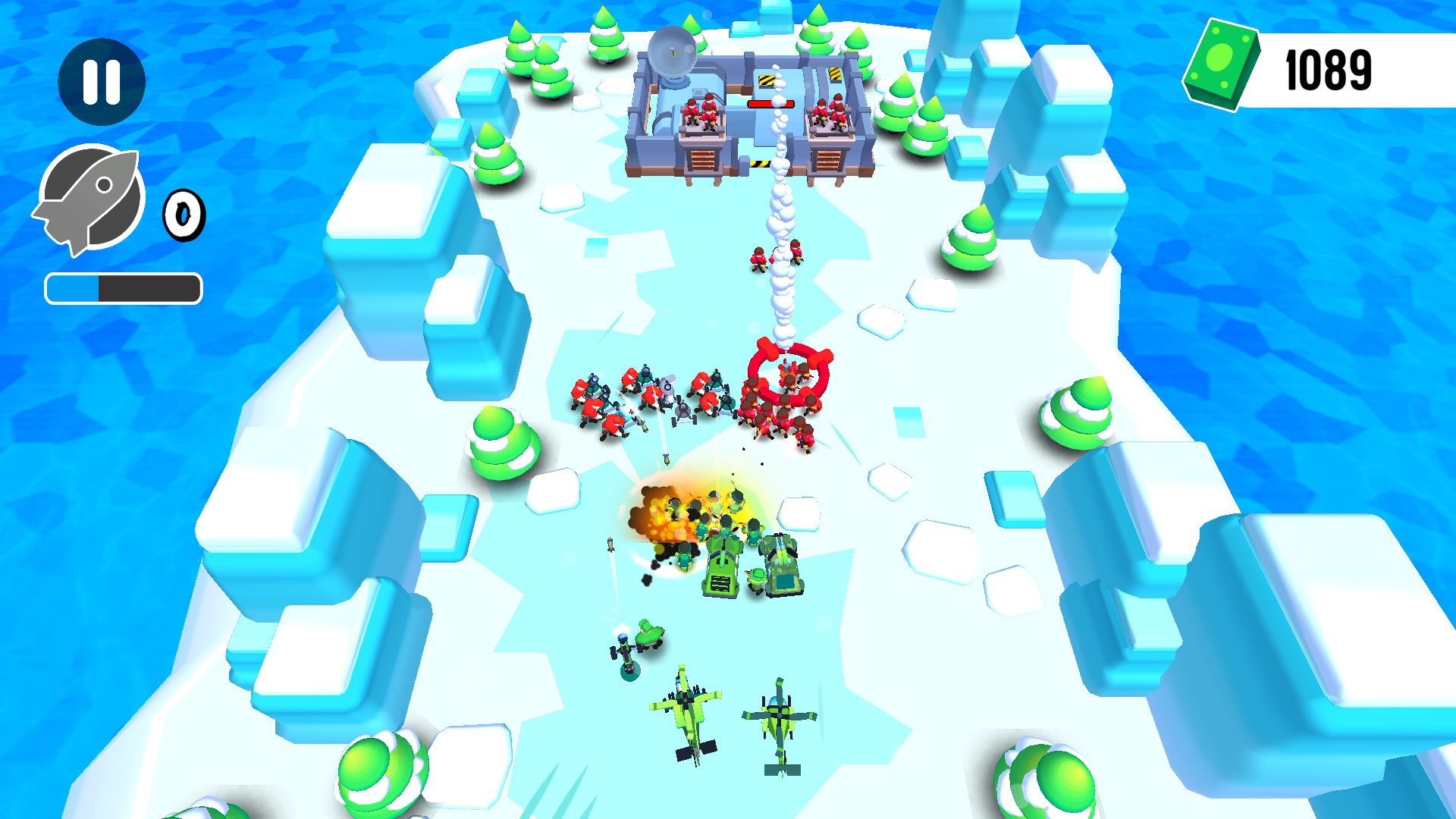This screenshot has height=819, width=1456.
Task: Click the rocket ammo counter showing 0
Action: pyautogui.click(x=183, y=215)
